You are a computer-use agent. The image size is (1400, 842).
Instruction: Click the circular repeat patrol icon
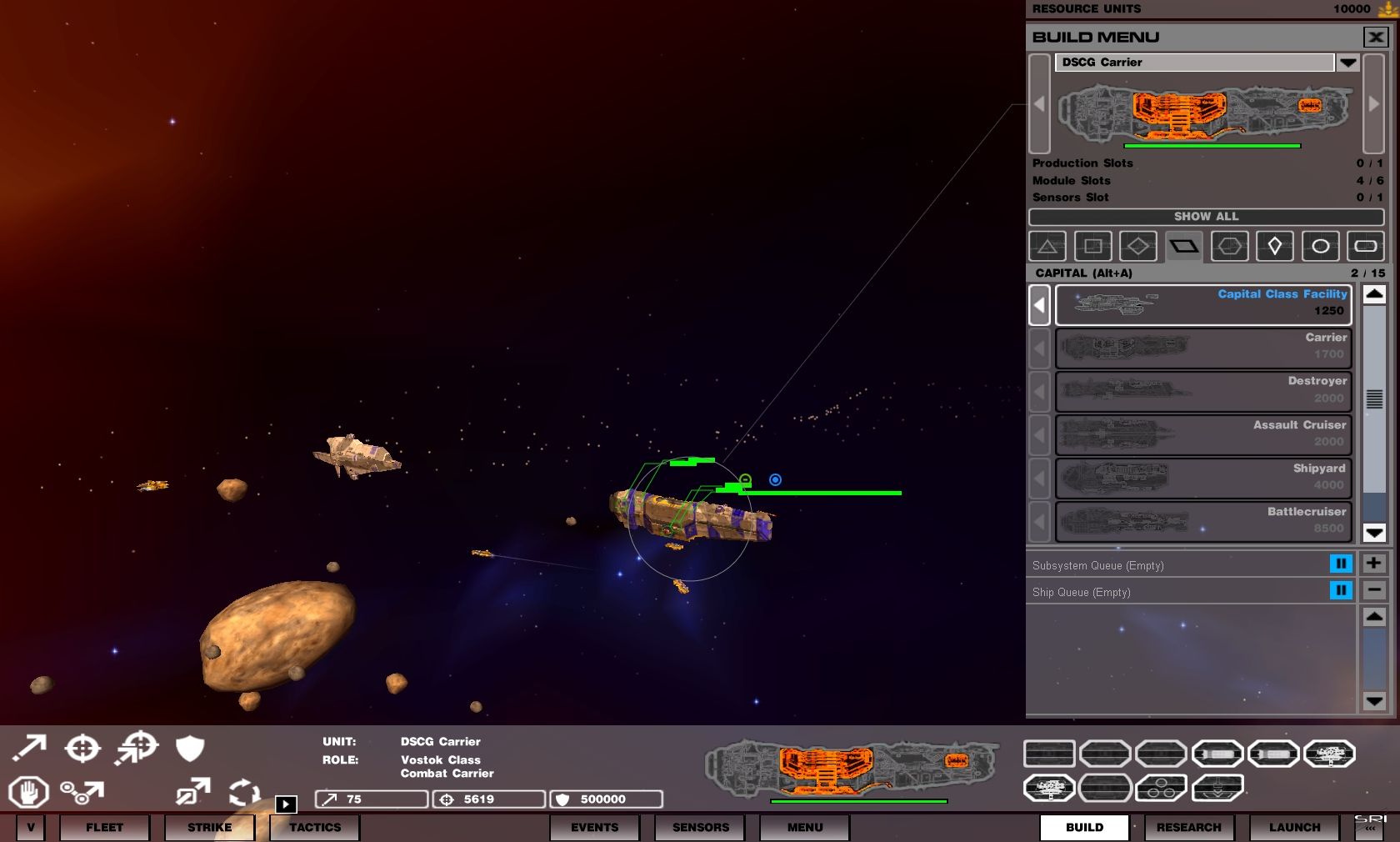243,792
